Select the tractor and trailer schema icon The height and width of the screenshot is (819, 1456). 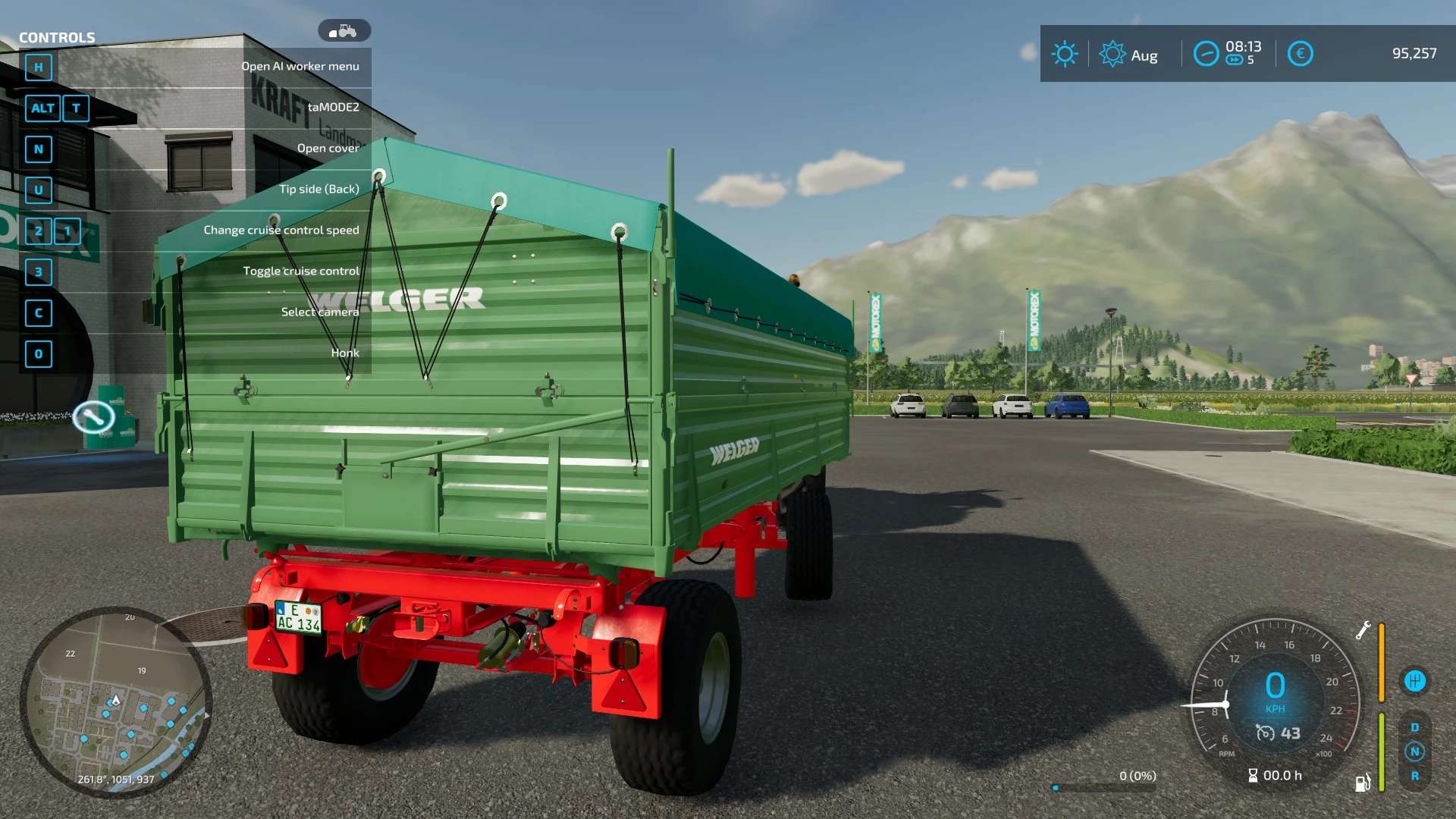coord(344,31)
